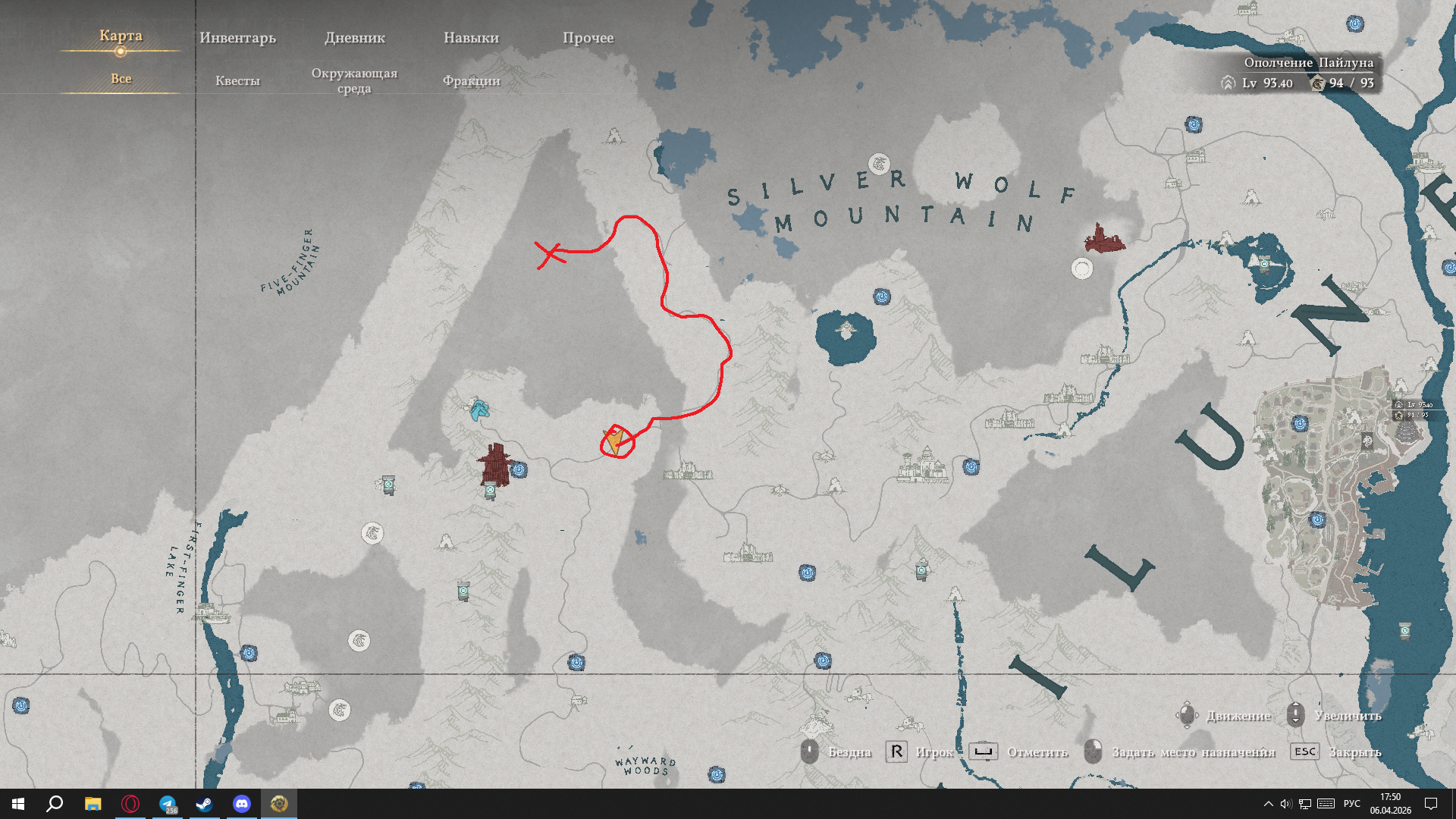Choose the Окружающая среда map filter
Viewport: 1456px width, 819px height.
point(354,80)
